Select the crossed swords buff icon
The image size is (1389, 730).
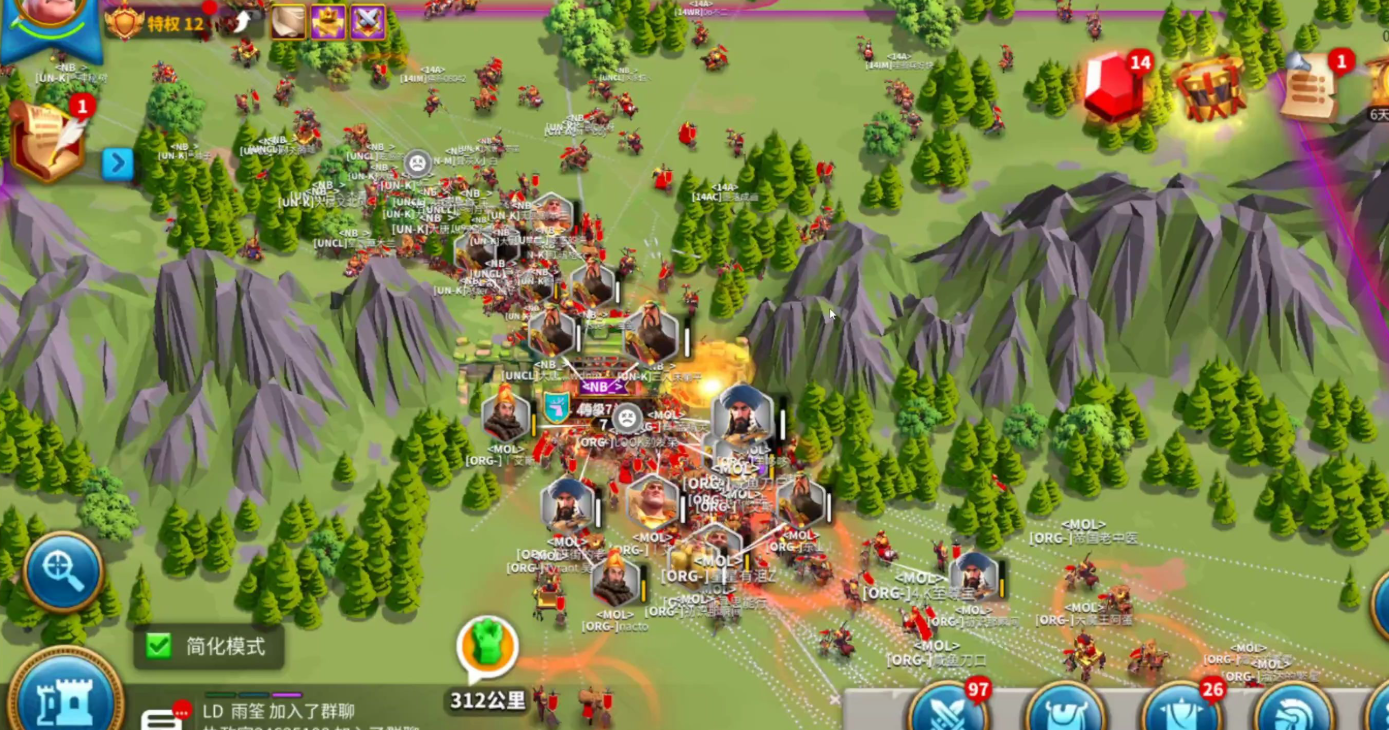[x=368, y=22]
